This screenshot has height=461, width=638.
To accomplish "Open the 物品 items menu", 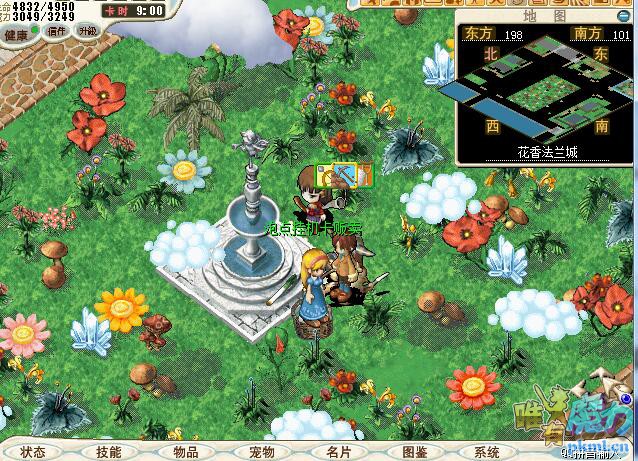I will 185,452.
